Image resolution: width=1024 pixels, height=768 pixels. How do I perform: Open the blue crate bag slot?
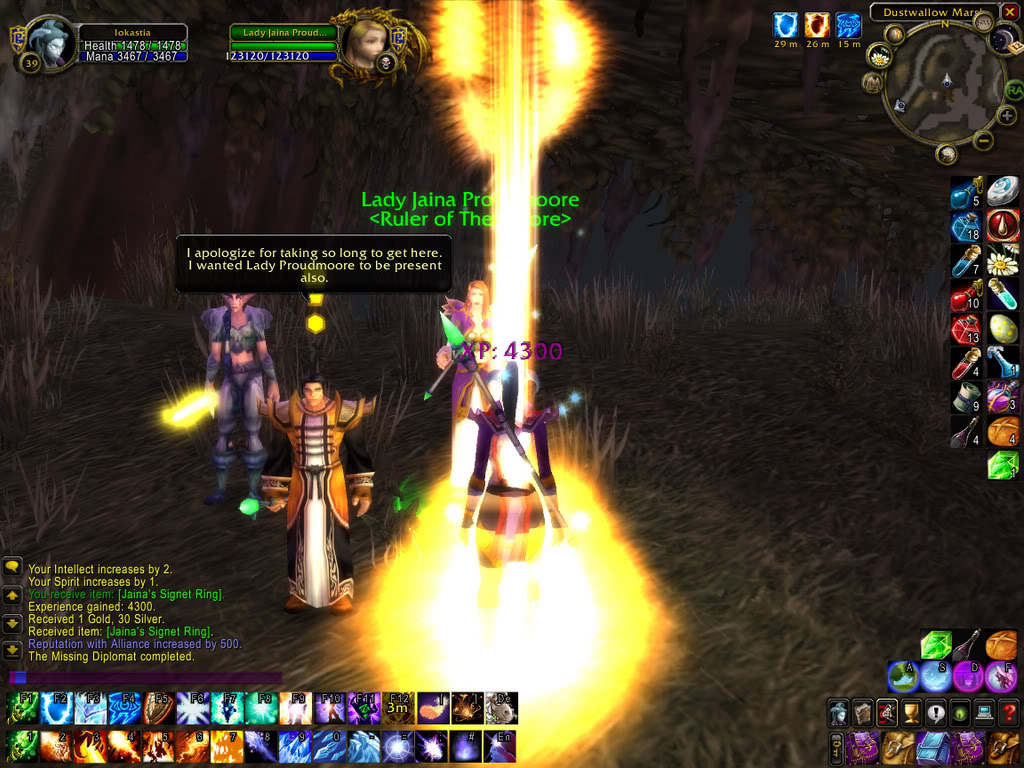(931, 747)
